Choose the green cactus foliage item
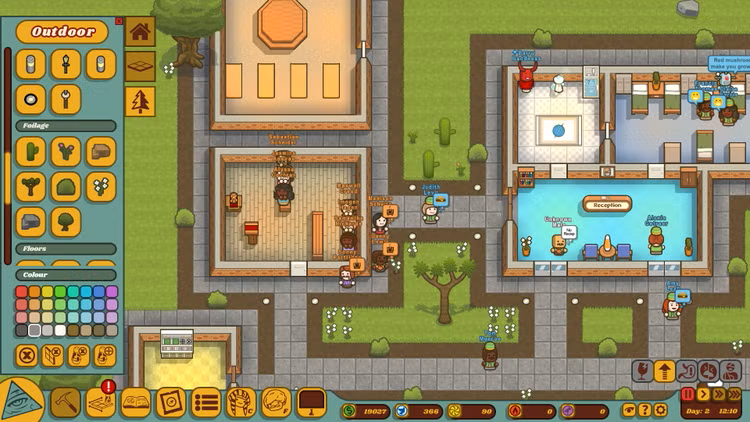Viewport: 750px width, 422px height. (32, 151)
